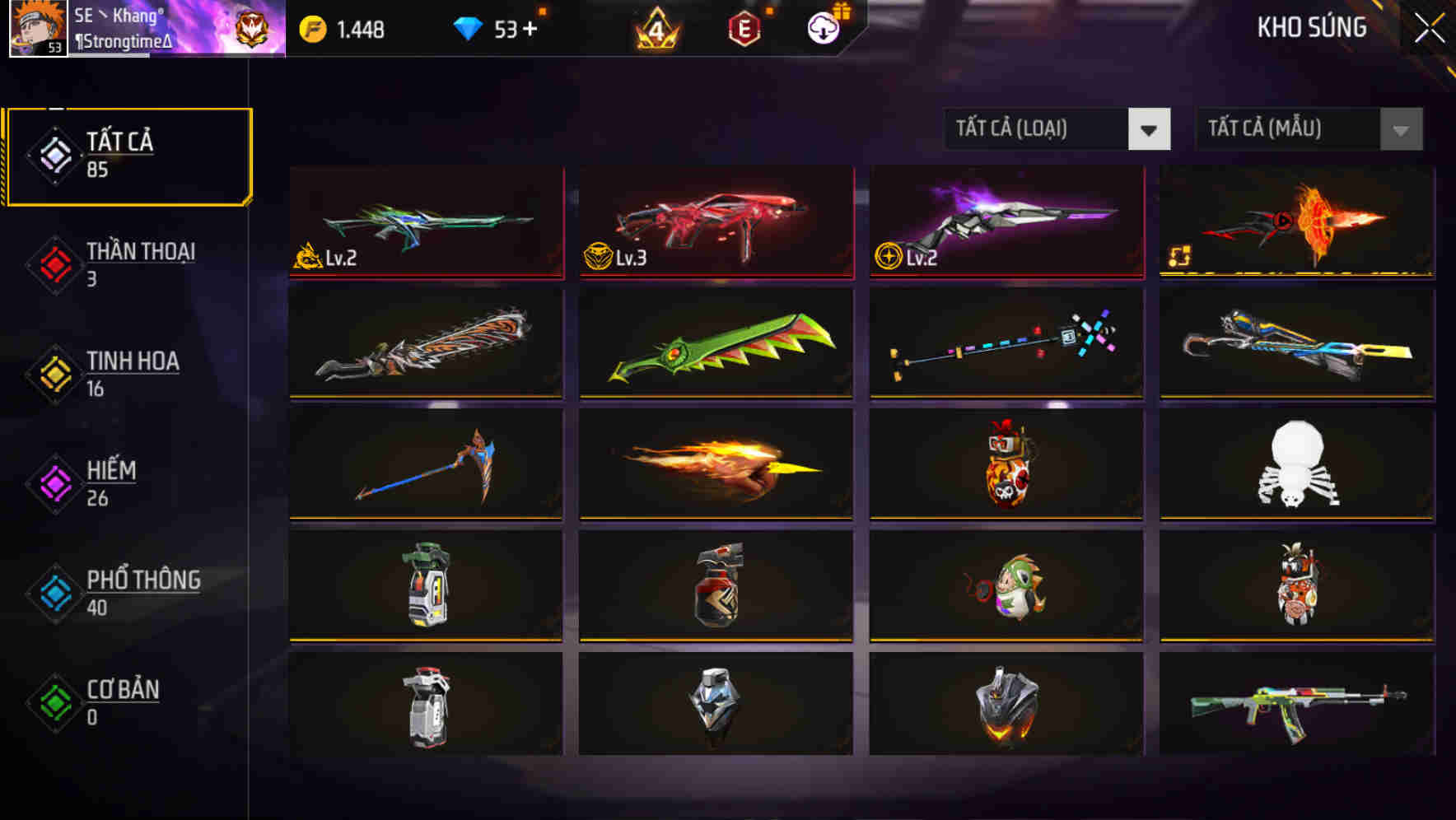Click the gold coin currency icon

coord(311,28)
